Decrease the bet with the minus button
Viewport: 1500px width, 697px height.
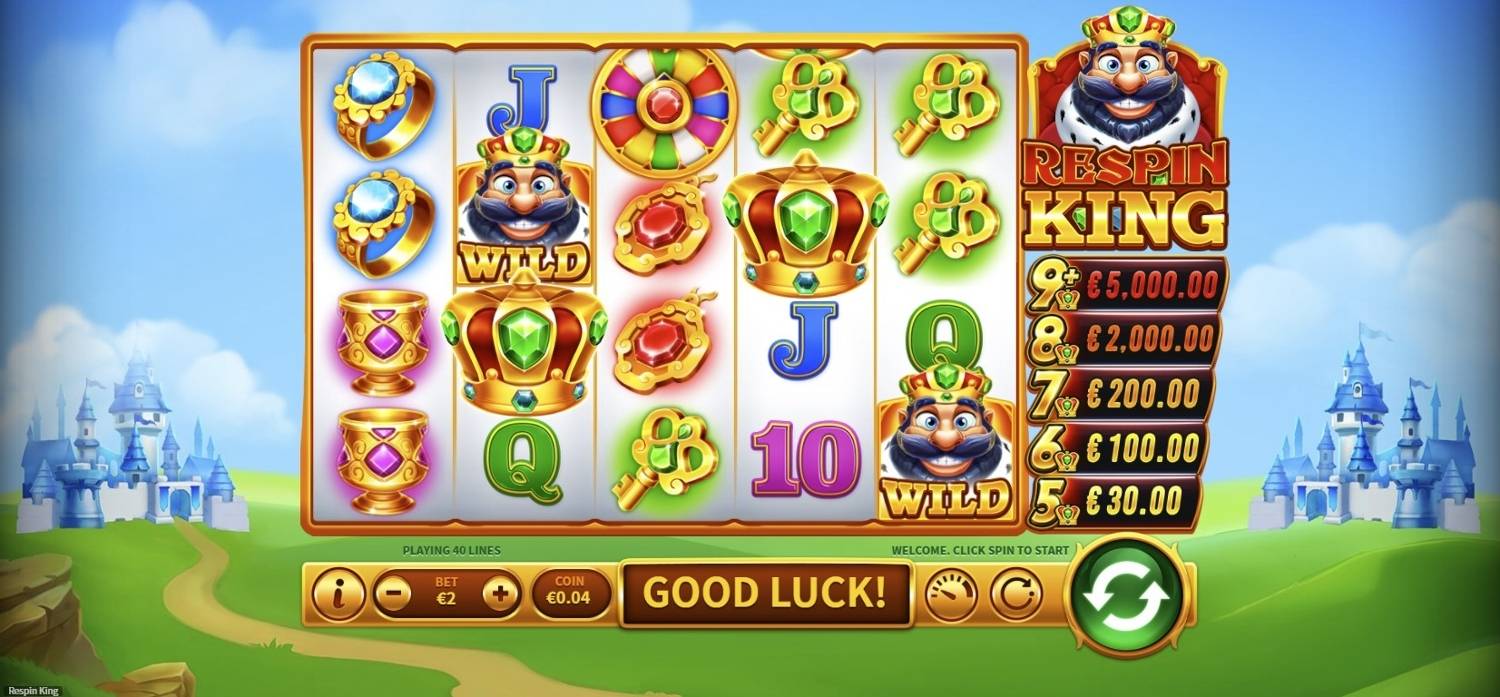coord(393,595)
